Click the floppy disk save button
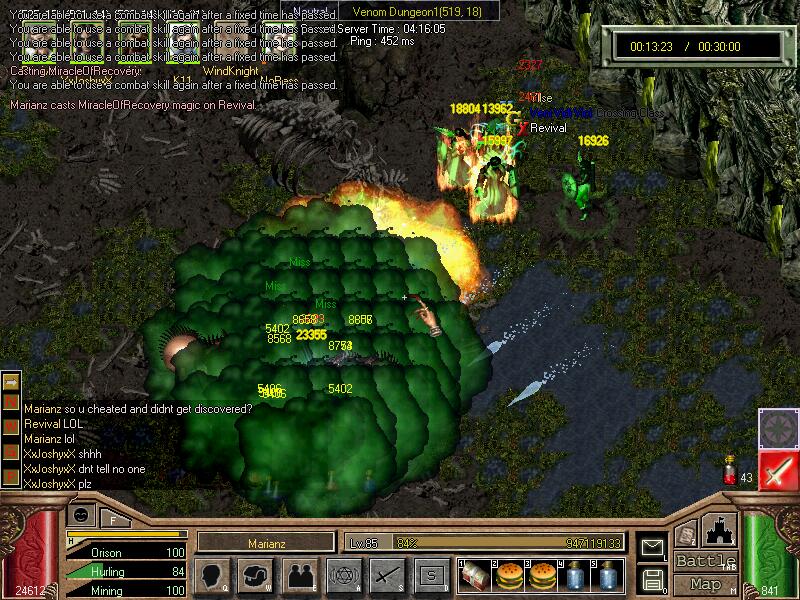Viewport: 800px width, 600px height. point(651,578)
